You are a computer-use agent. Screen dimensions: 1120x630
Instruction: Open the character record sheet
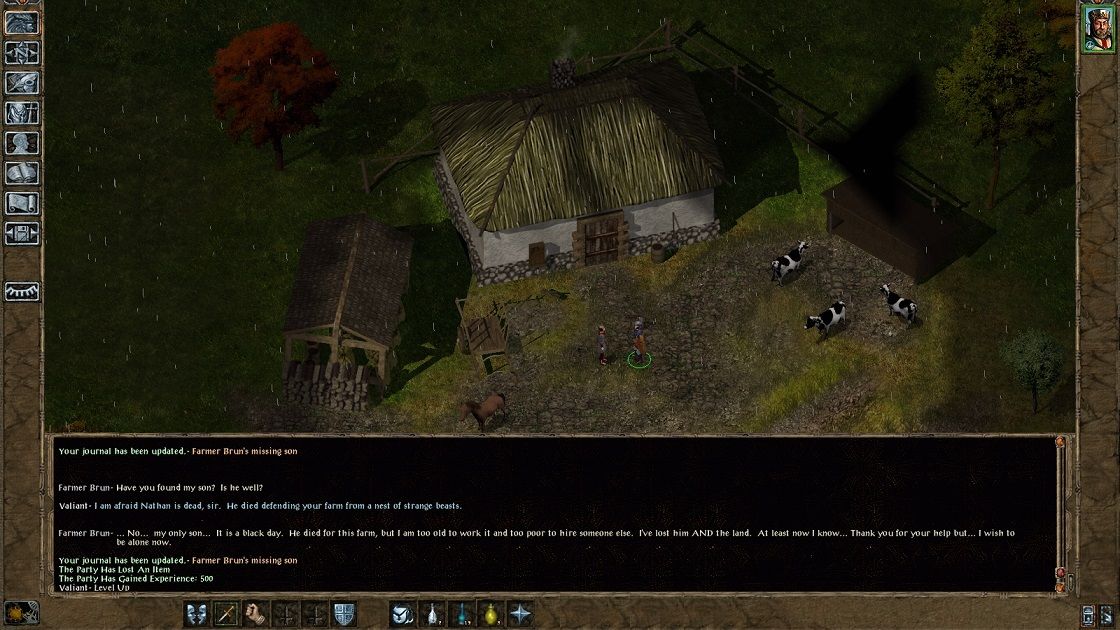(x=22, y=143)
